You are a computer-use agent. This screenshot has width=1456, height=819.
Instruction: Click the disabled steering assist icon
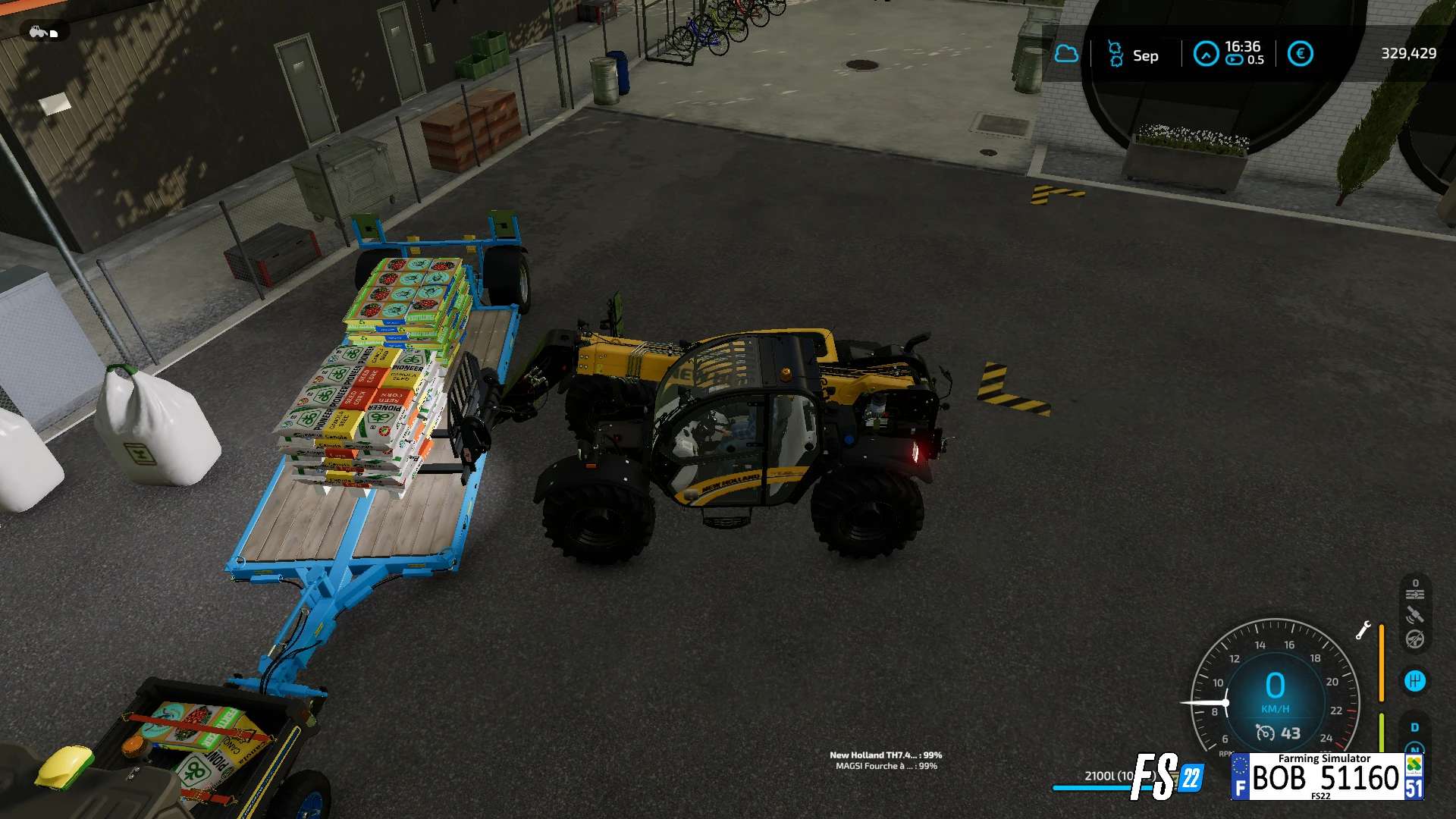click(x=1415, y=640)
